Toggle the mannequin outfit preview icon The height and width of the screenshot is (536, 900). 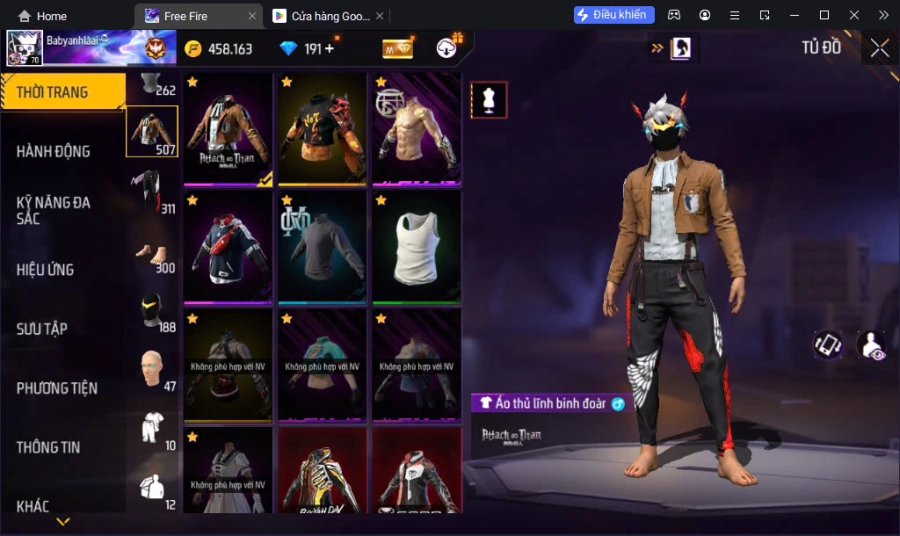coord(489,100)
